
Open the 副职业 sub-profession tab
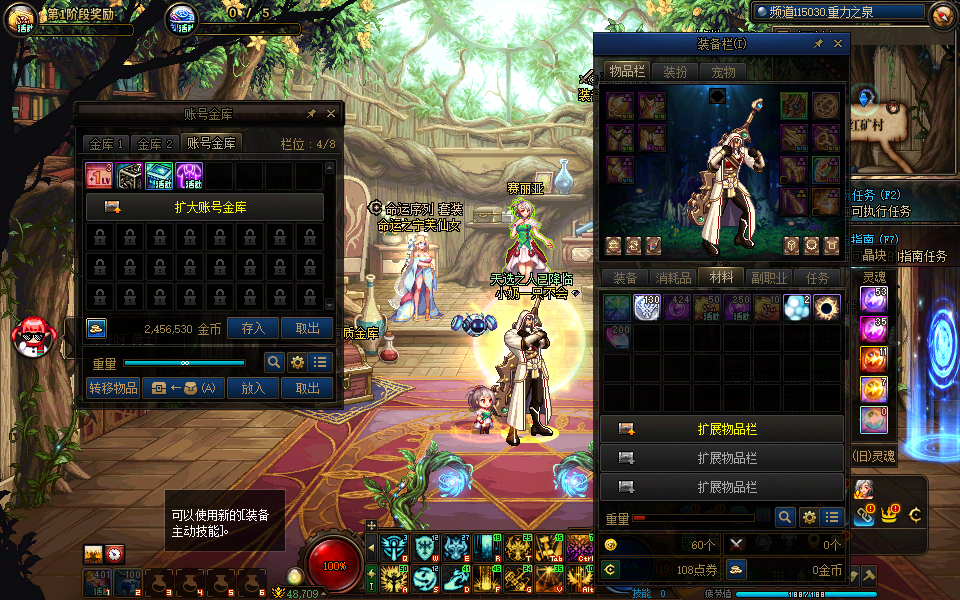pyautogui.click(x=770, y=278)
